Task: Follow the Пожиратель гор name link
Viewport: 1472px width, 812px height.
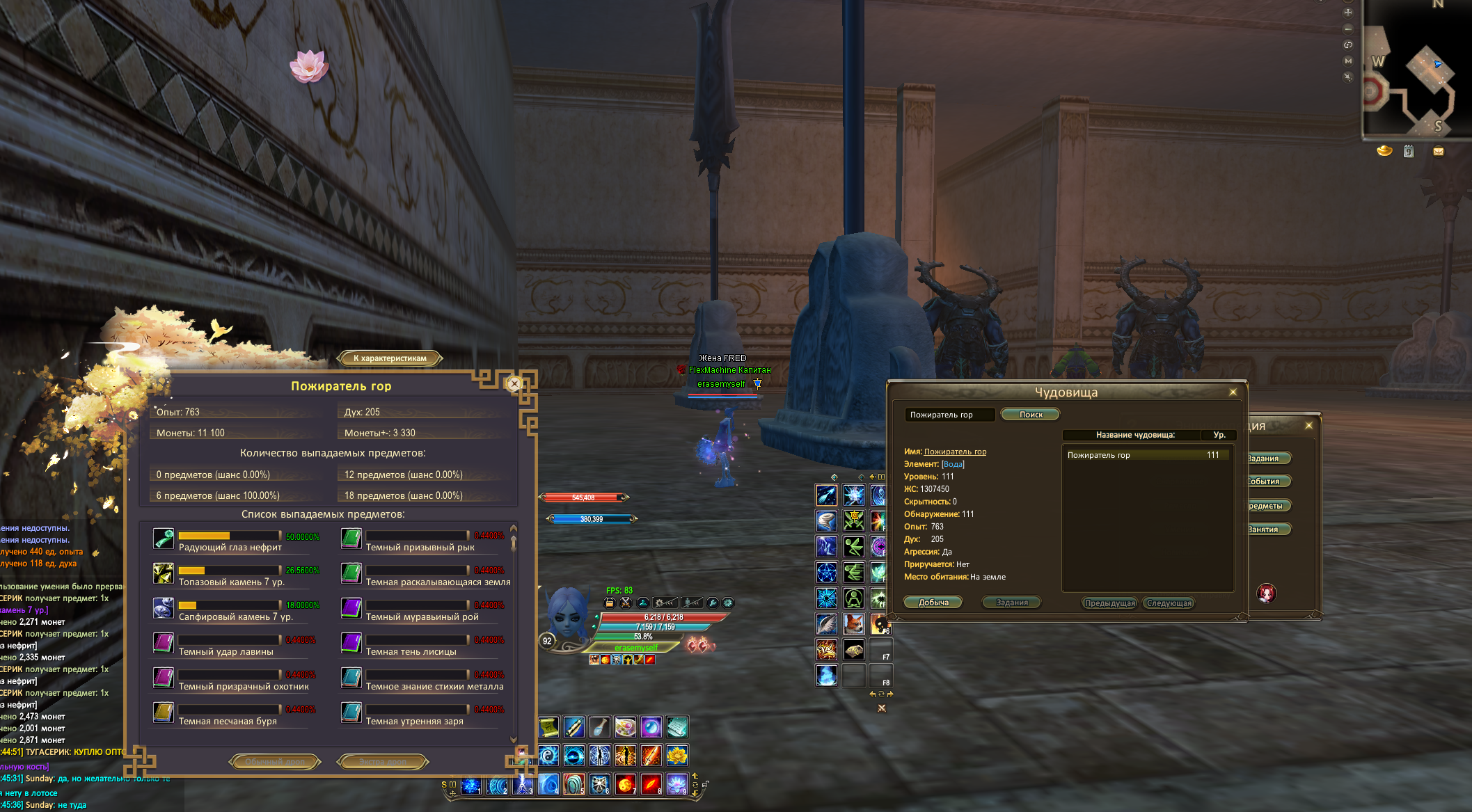Action: tap(955, 452)
